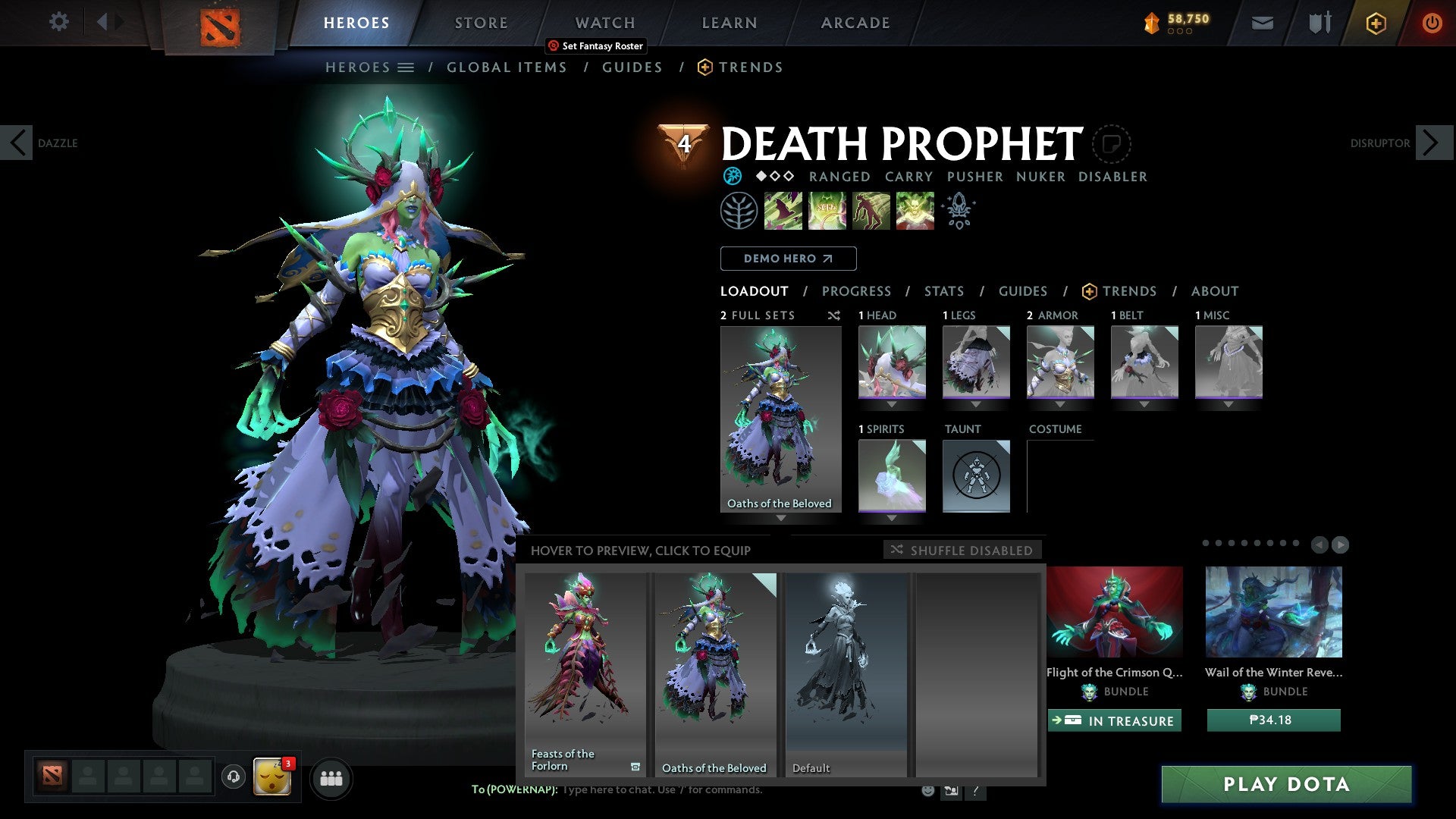The image size is (1456, 819).
Task: Open the Watch section
Action: [x=604, y=23]
